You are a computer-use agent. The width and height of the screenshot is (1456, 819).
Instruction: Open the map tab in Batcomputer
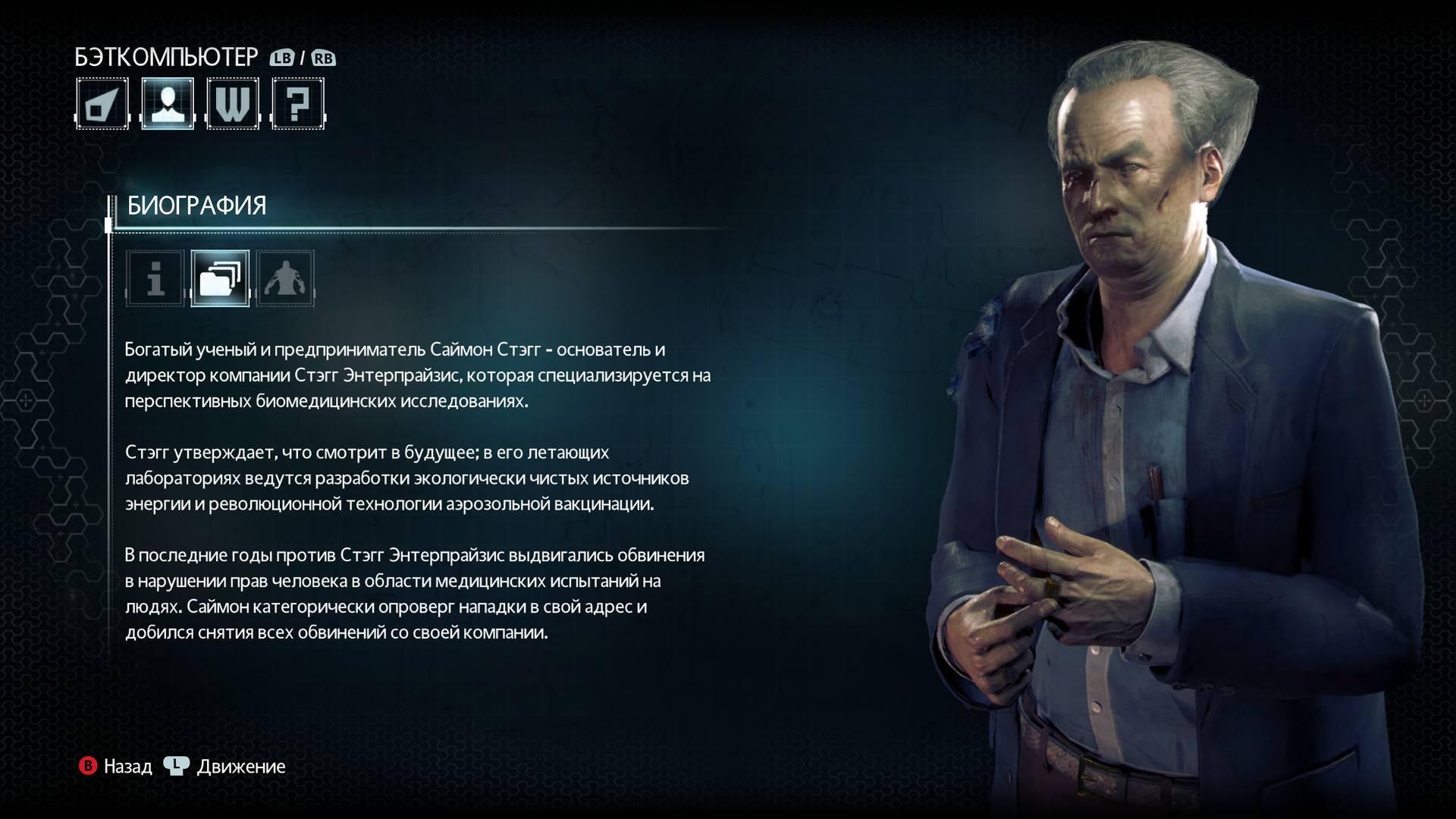102,104
